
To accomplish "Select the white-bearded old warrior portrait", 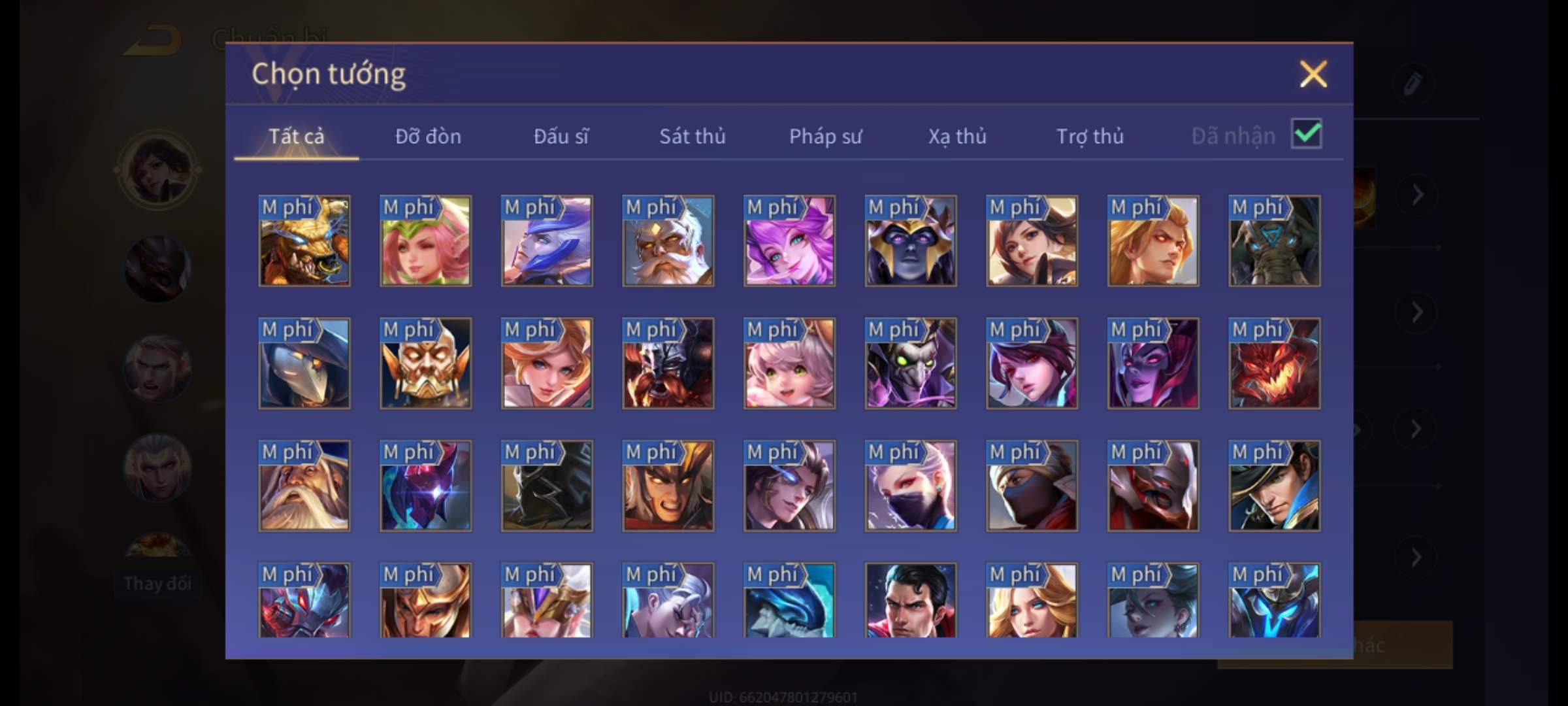I will [668, 241].
